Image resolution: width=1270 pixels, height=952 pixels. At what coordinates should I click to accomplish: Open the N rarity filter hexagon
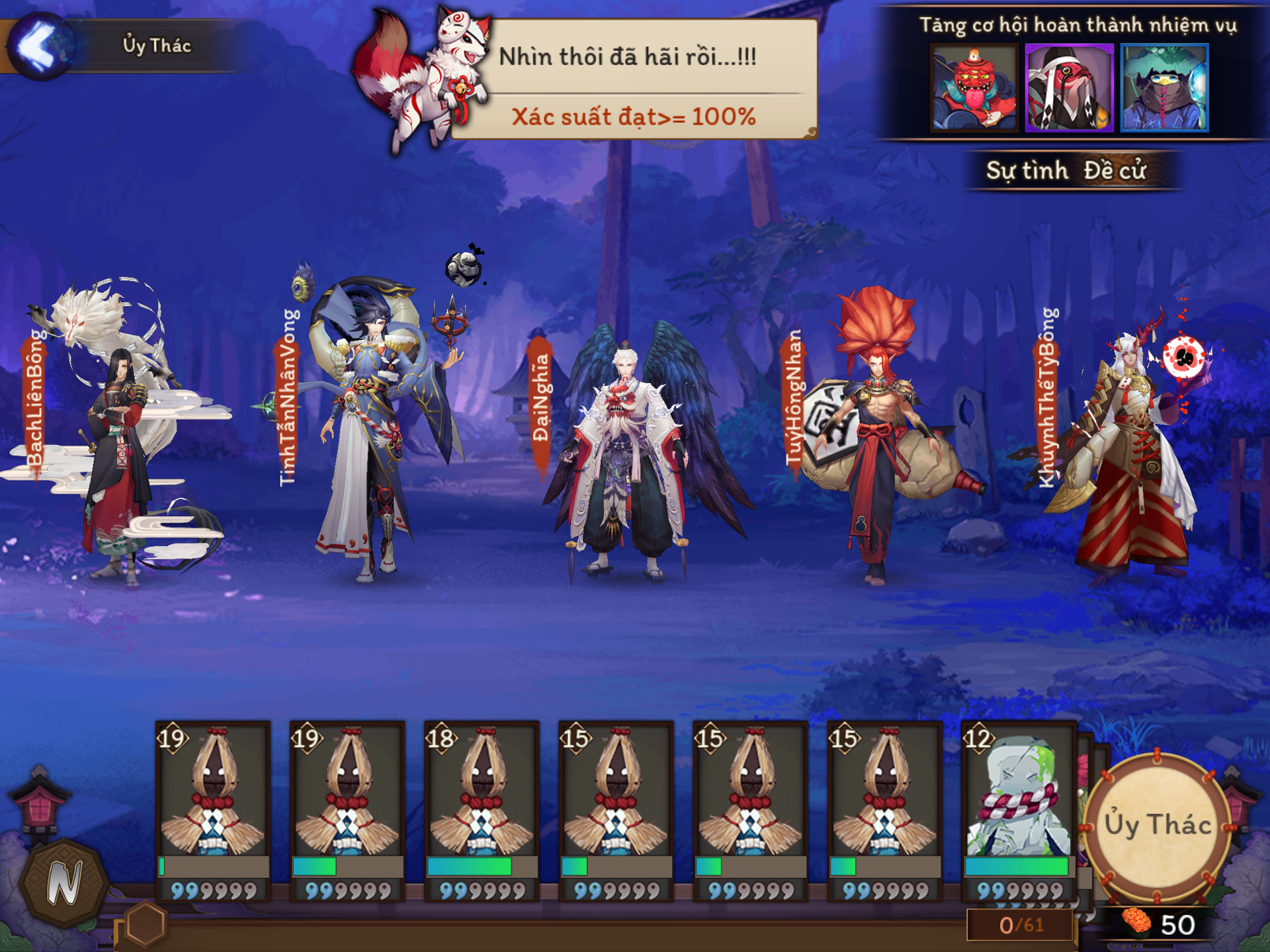(64, 883)
